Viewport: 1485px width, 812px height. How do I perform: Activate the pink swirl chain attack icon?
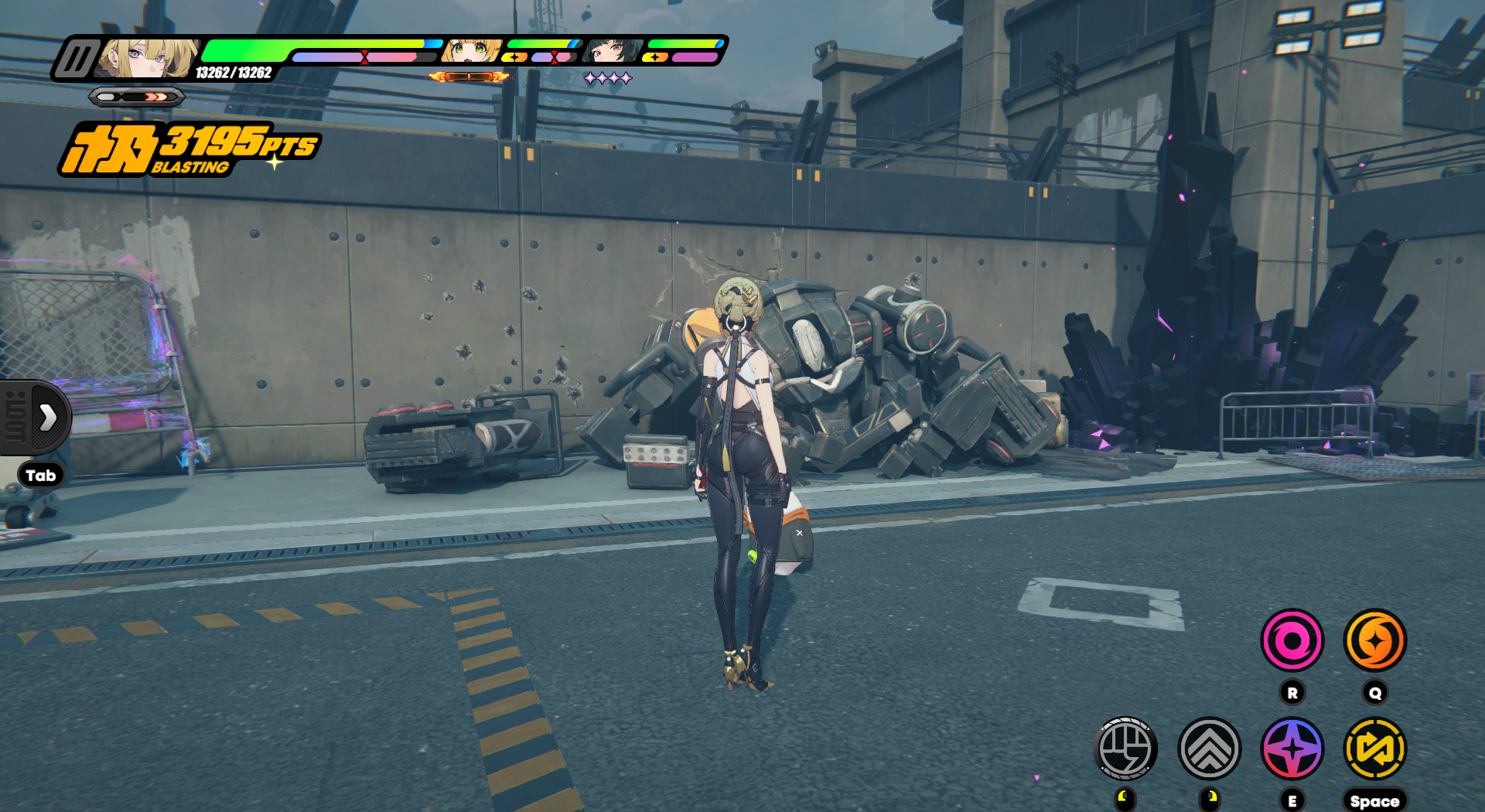1292,640
